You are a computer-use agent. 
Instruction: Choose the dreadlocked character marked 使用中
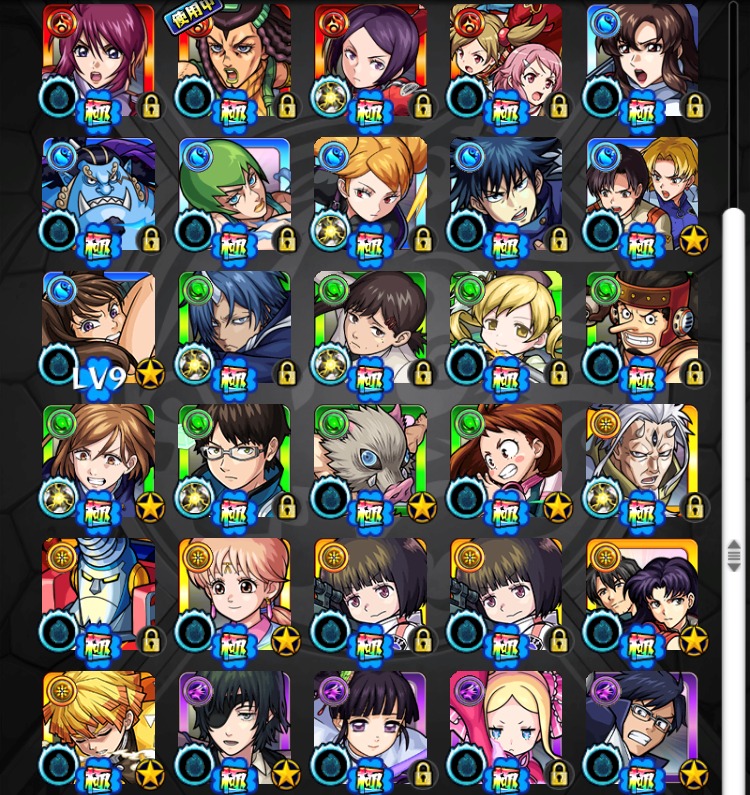tap(235, 60)
